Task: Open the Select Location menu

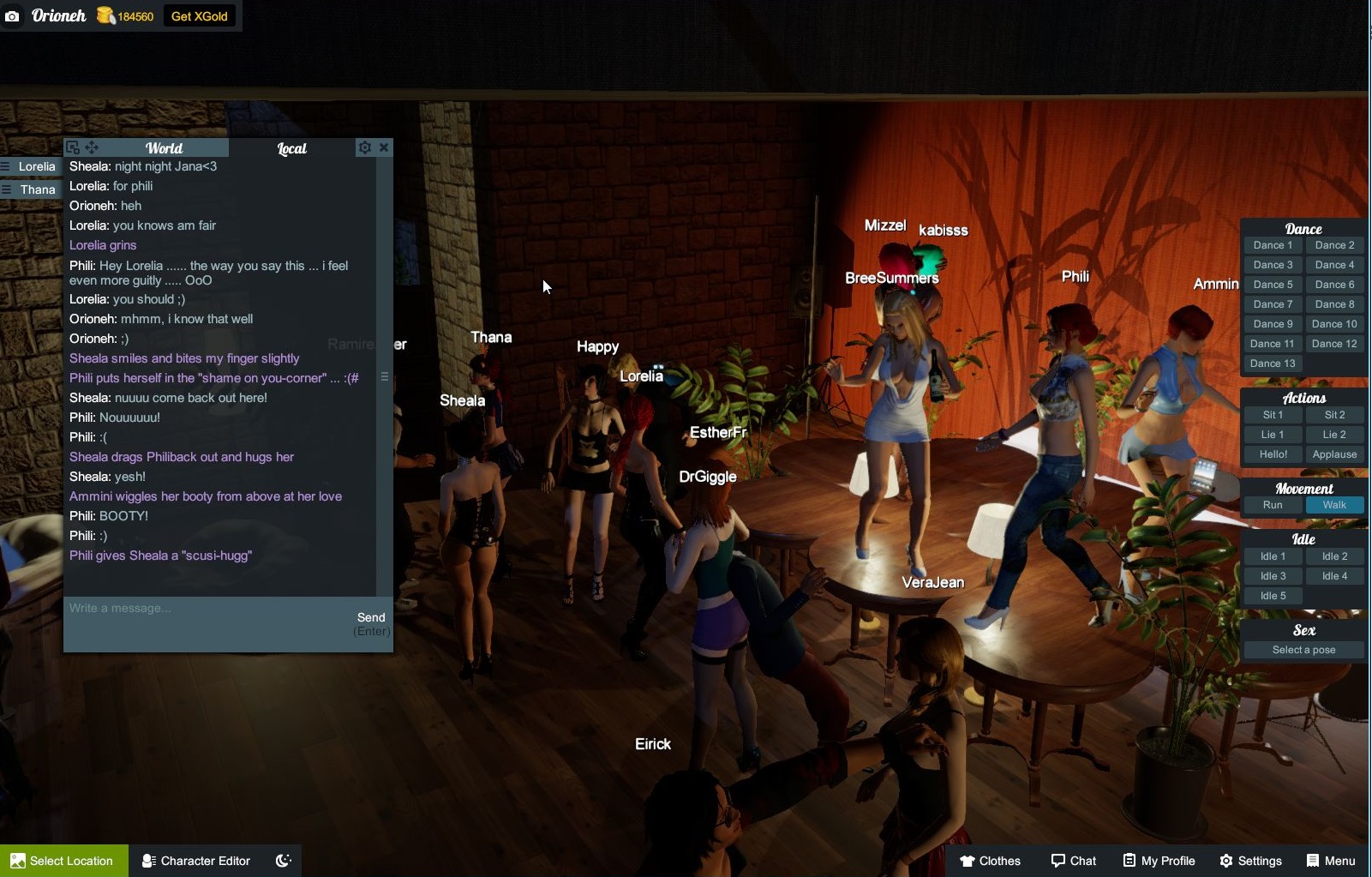Action: pyautogui.click(x=63, y=861)
